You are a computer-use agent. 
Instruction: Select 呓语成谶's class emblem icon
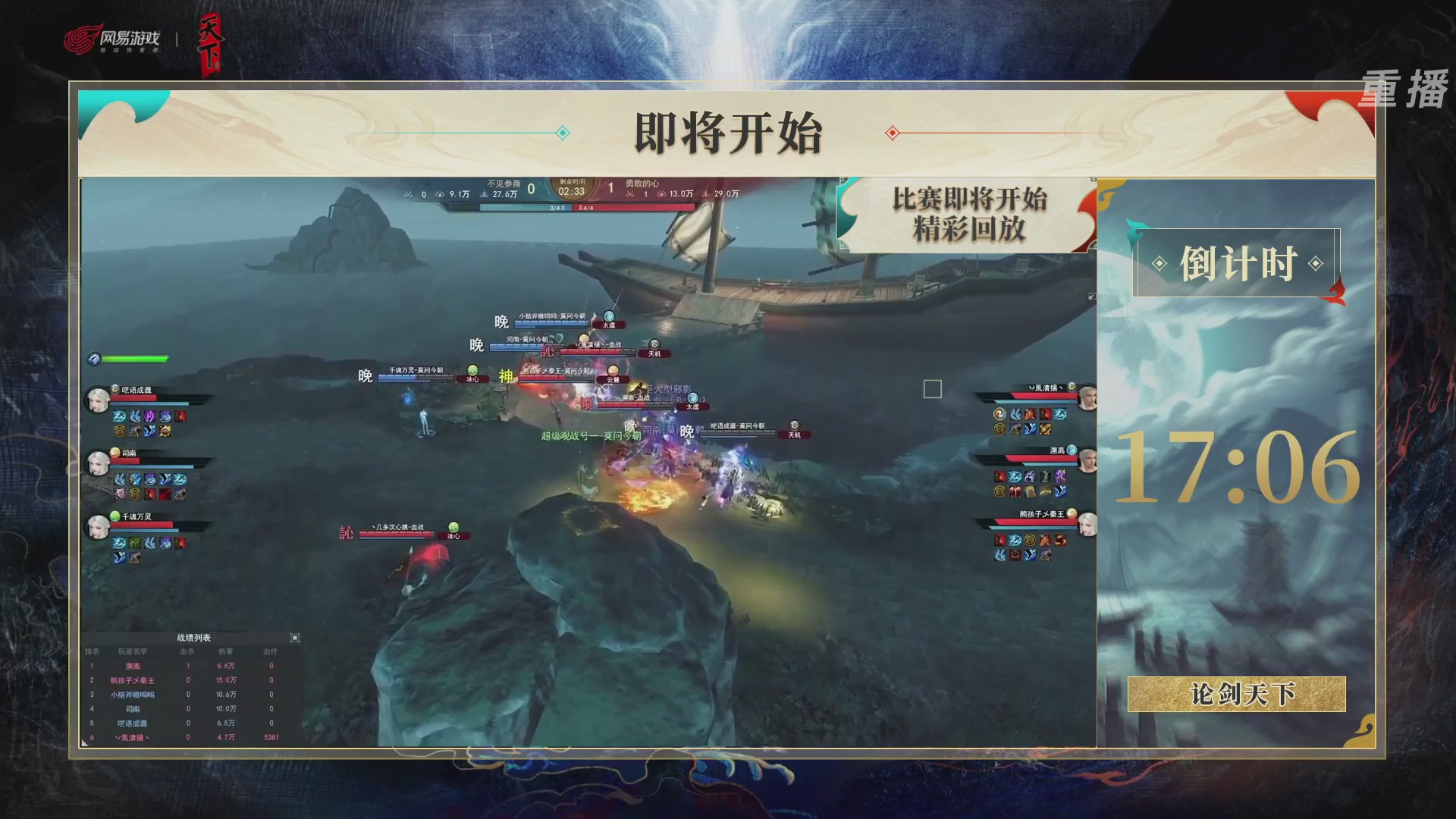(x=115, y=389)
